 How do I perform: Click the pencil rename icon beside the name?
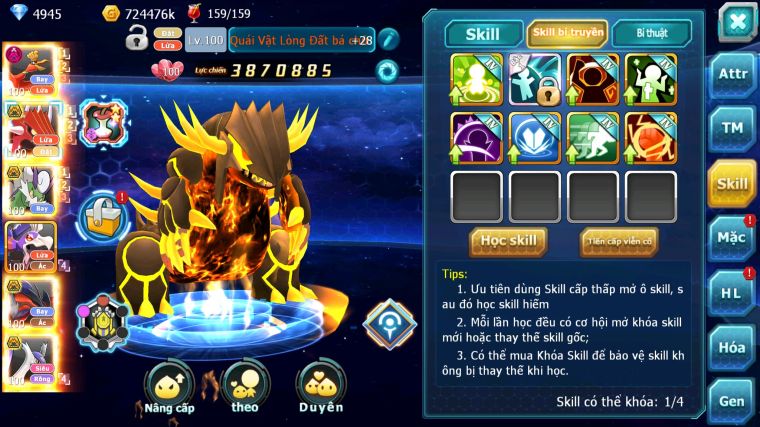click(389, 40)
